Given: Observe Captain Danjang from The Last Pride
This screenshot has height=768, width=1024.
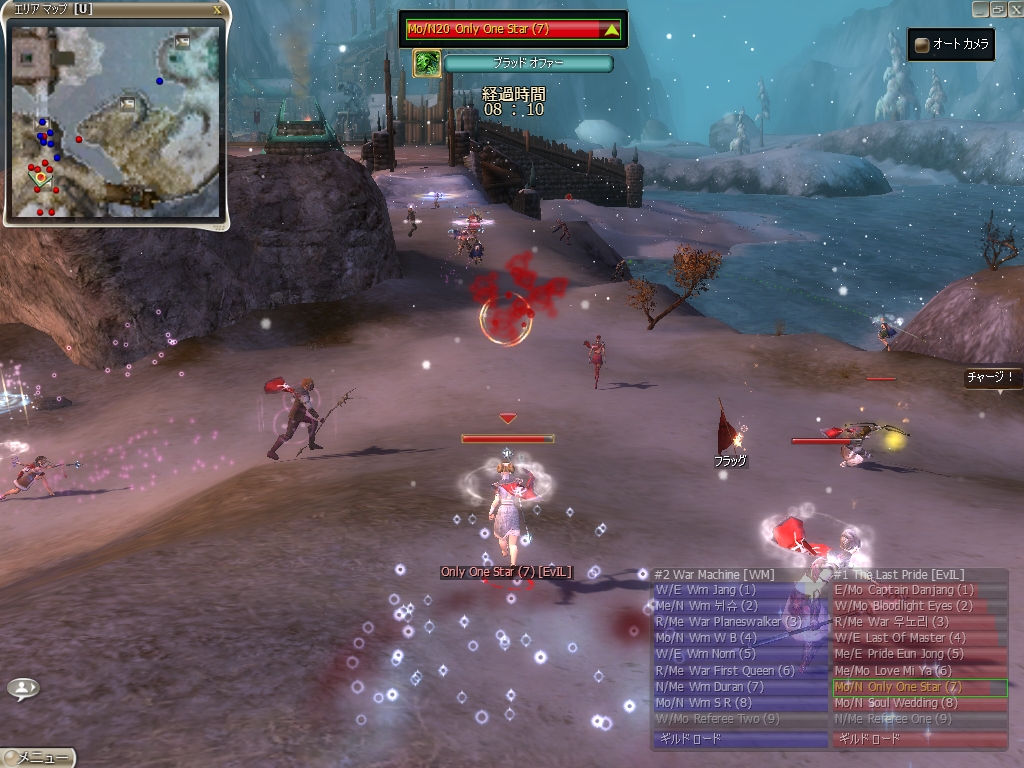Looking at the screenshot, I should point(919,590).
